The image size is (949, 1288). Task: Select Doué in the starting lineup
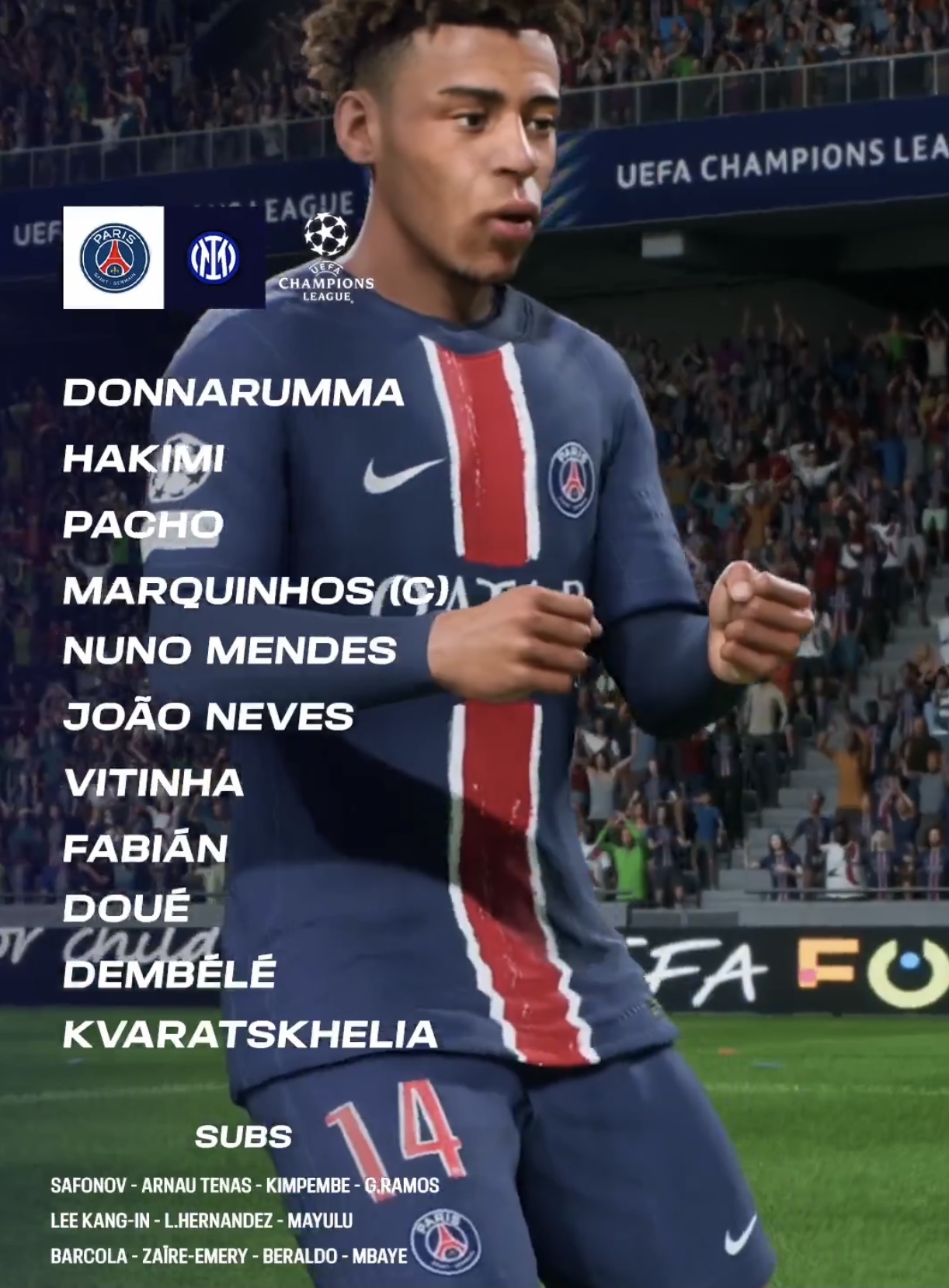click(x=127, y=907)
